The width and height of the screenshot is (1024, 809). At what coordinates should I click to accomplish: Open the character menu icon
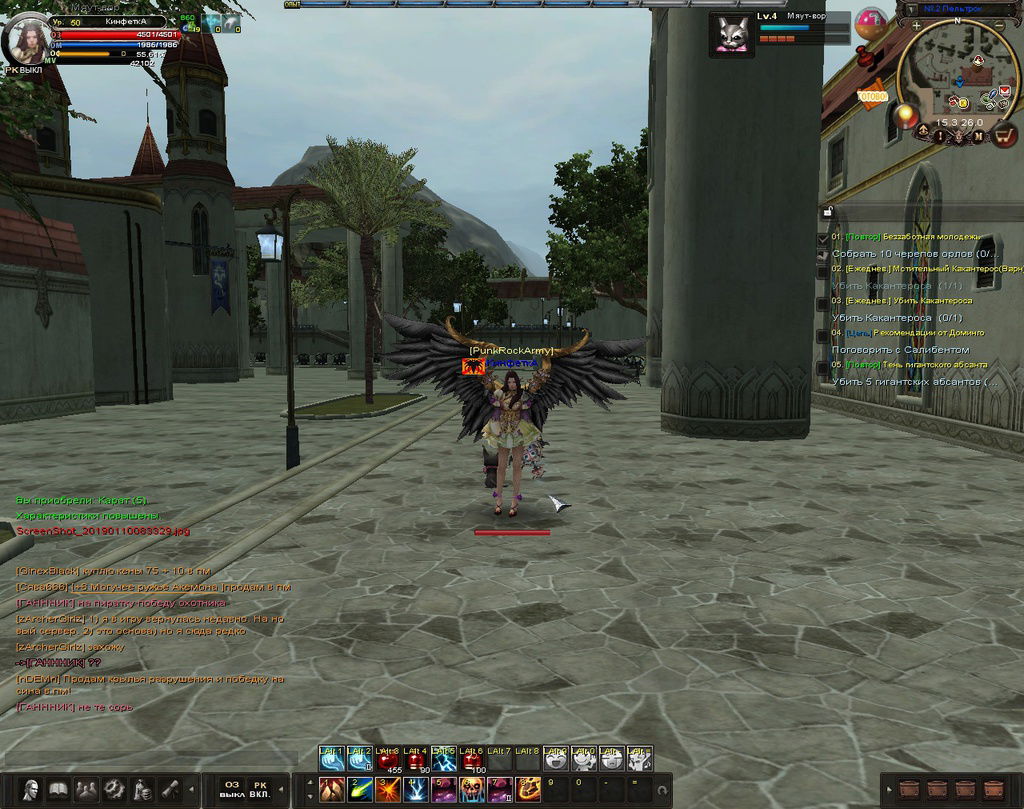point(31,788)
